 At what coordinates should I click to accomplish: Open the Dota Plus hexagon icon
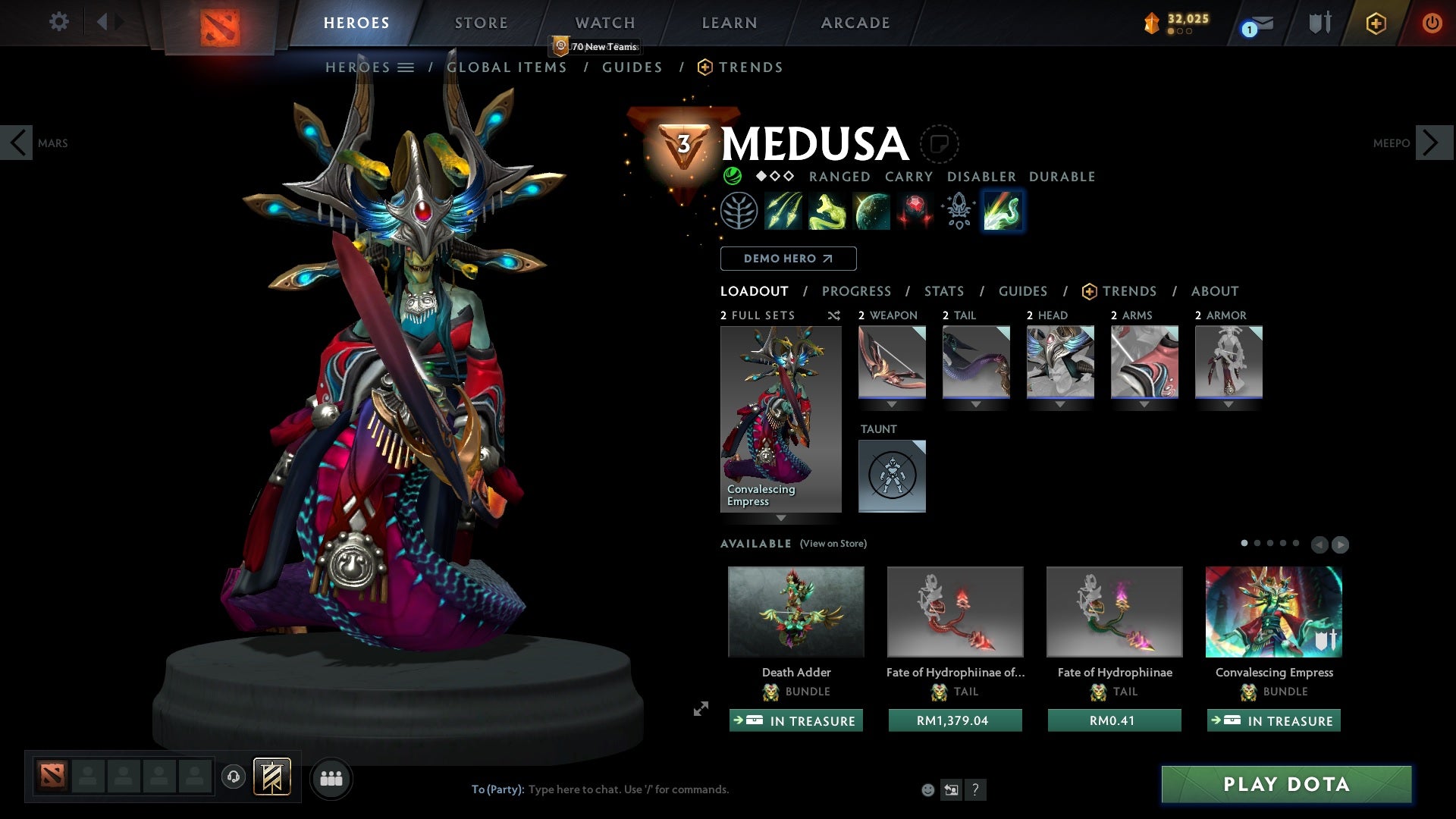click(x=1375, y=23)
